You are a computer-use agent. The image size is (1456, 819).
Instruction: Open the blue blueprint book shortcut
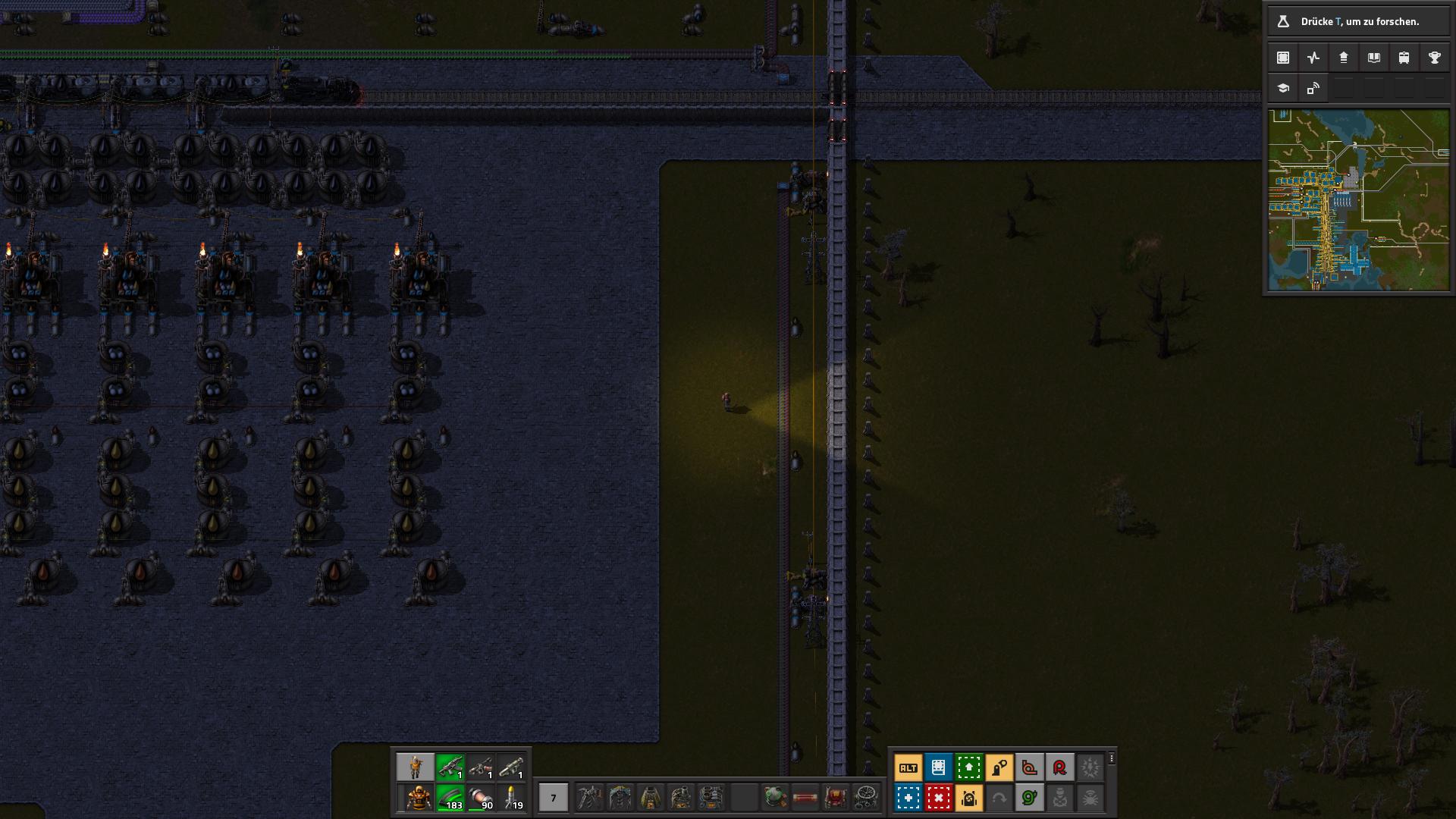939,767
